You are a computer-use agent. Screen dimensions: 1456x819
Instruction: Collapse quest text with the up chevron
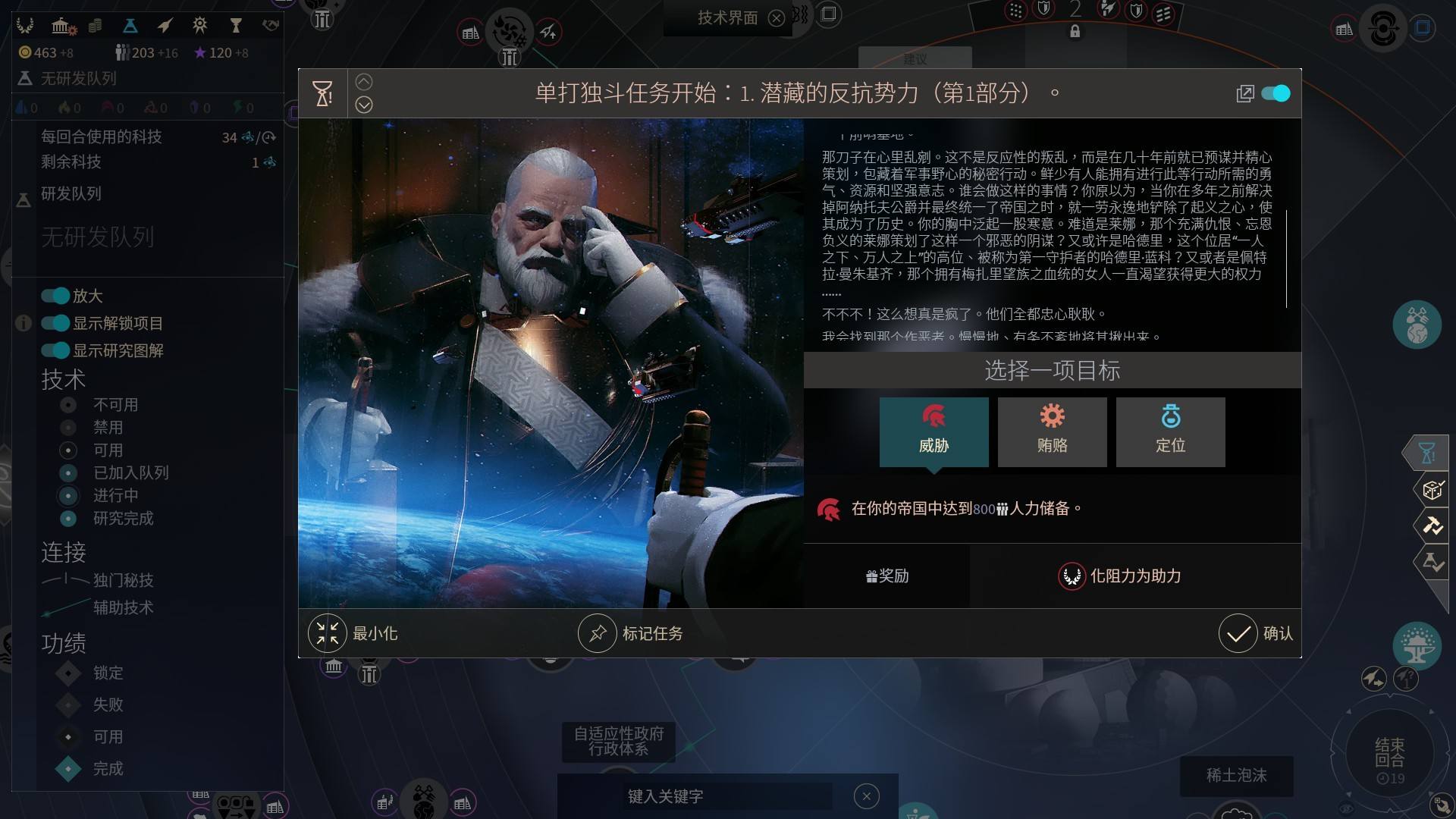tap(364, 81)
